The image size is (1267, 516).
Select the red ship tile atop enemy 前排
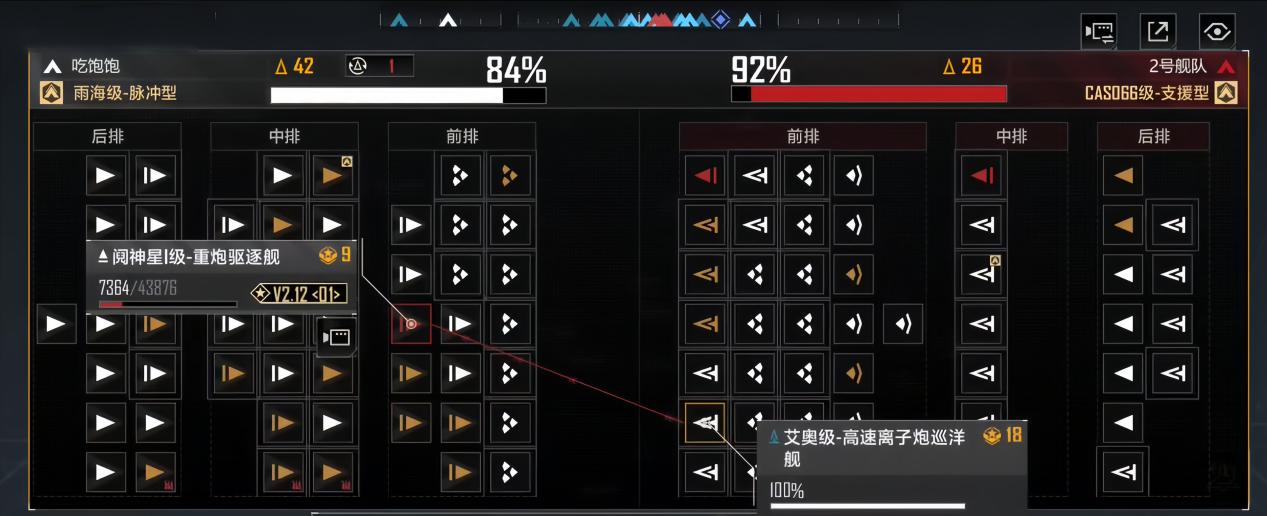coord(705,176)
